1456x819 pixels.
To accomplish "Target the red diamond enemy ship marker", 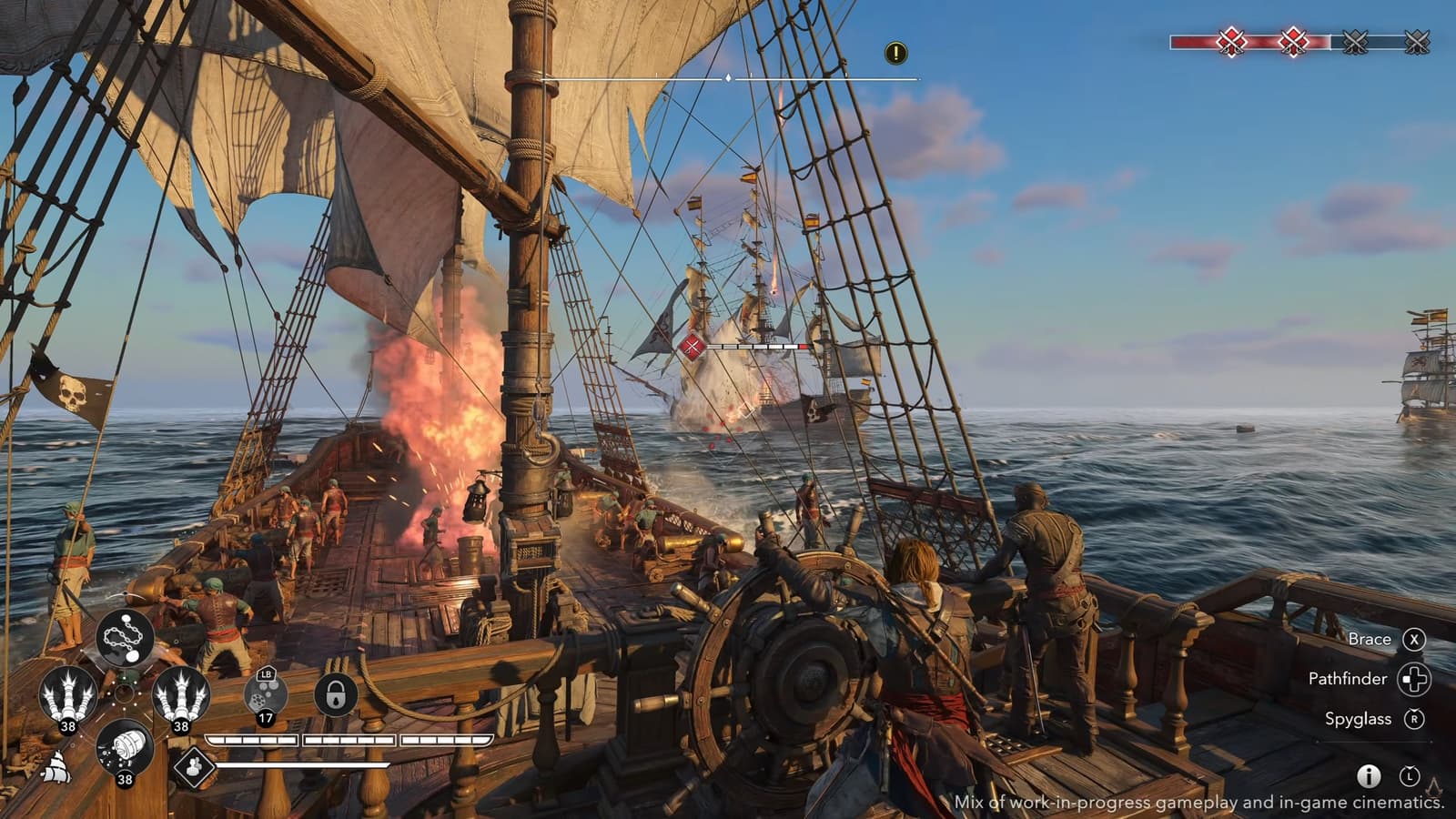I will point(693,346).
